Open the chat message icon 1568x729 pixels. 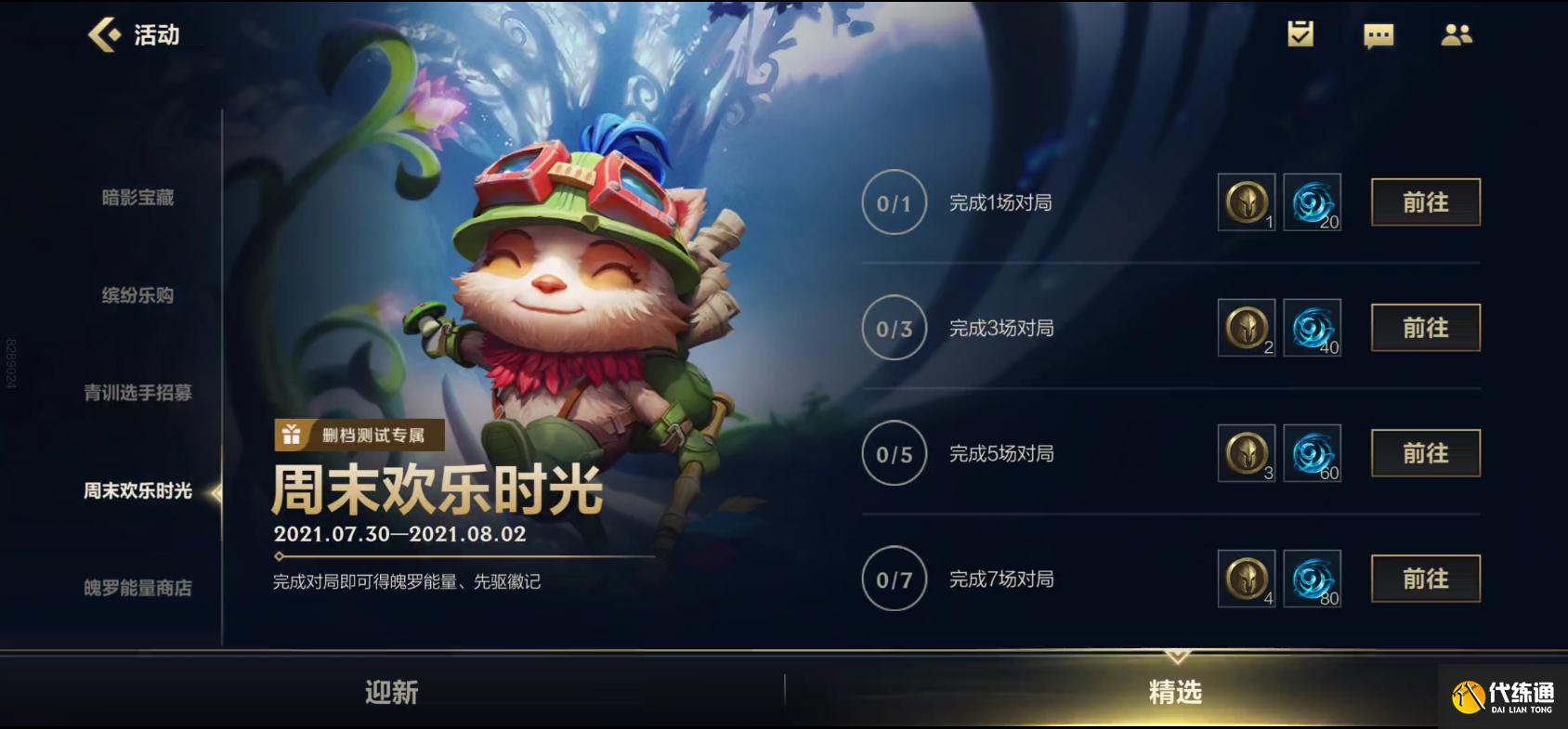1379,35
